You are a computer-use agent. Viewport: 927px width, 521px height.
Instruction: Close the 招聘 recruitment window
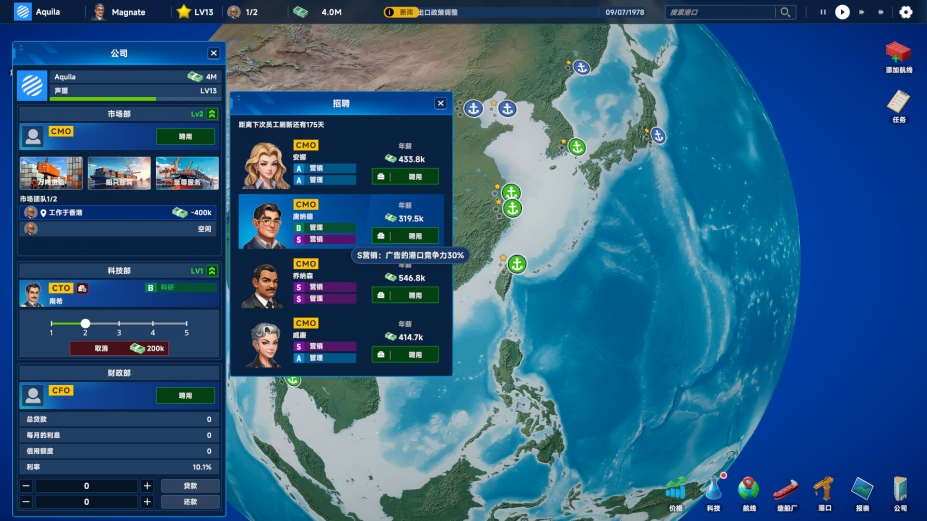coord(440,103)
